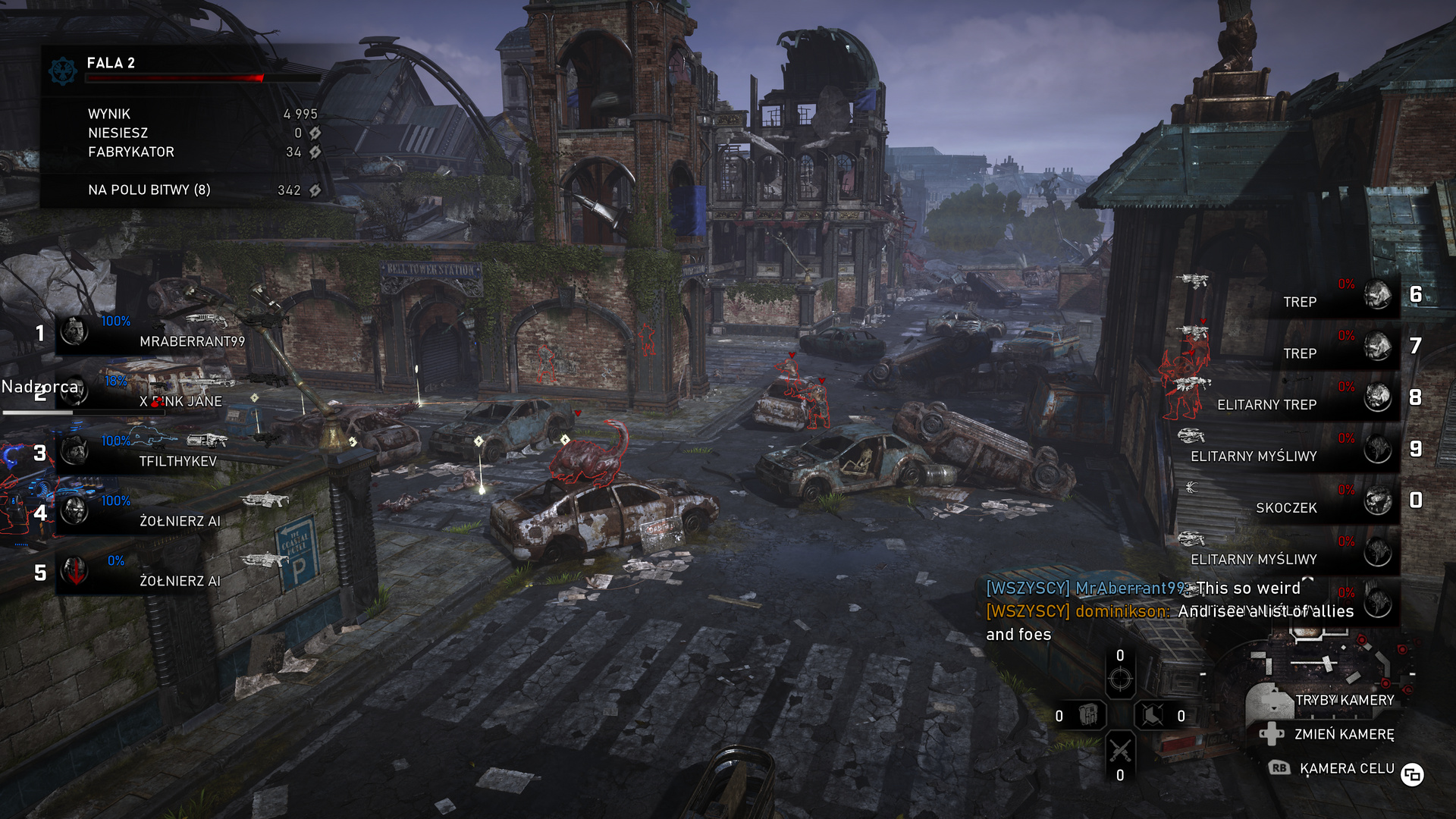Select the crosshair weapon slot icon
The height and width of the screenshot is (819, 1456).
(x=1120, y=679)
